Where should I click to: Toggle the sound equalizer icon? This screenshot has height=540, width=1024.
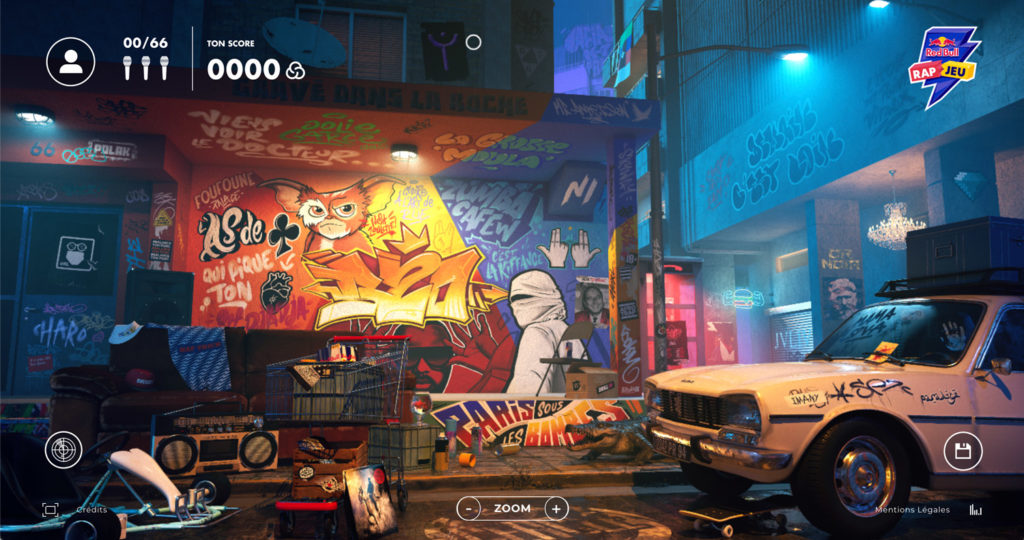pyautogui.click(x=976, y=510)
